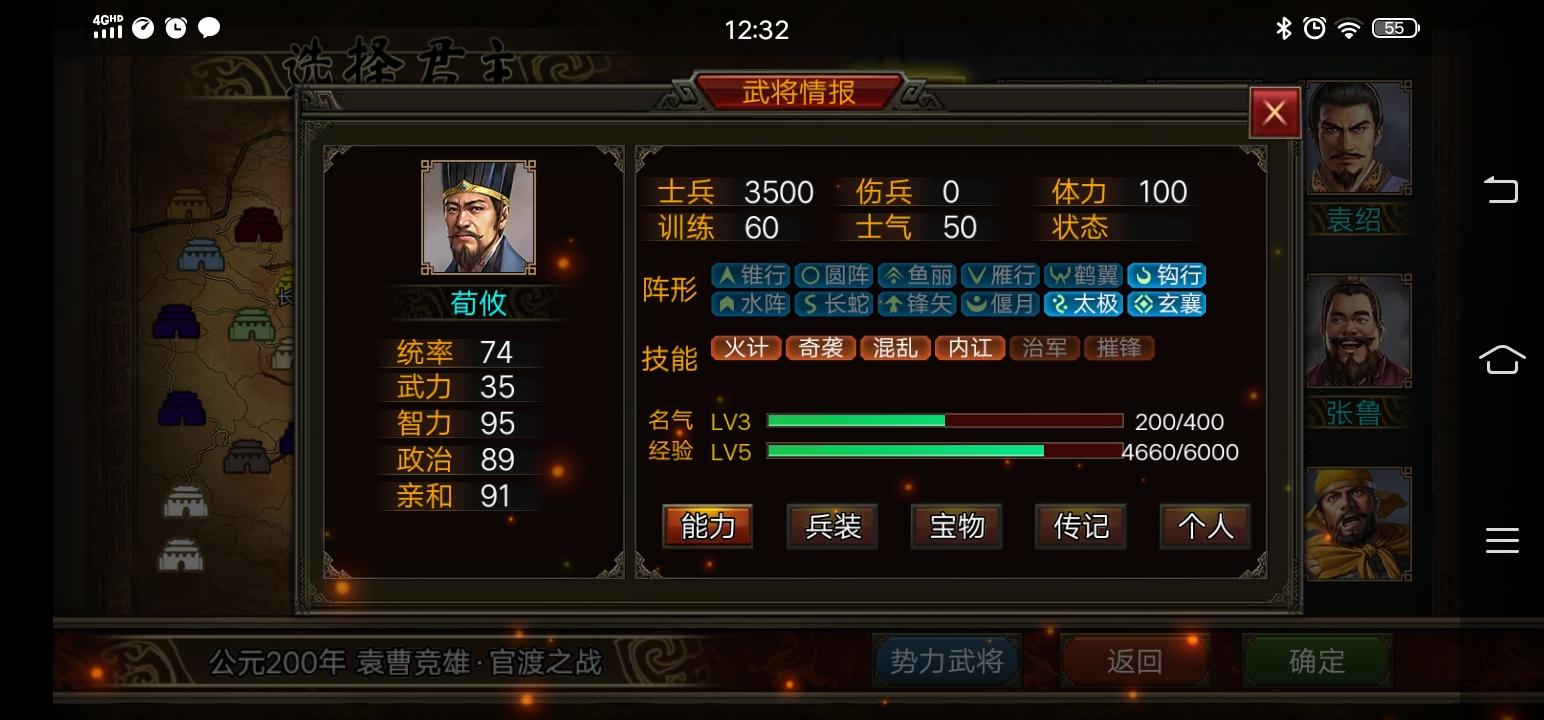Viewport: 1544px width, 720px height.
Task: Select the 鹤翼 formation icon
Action: [x=1083, y=276]
